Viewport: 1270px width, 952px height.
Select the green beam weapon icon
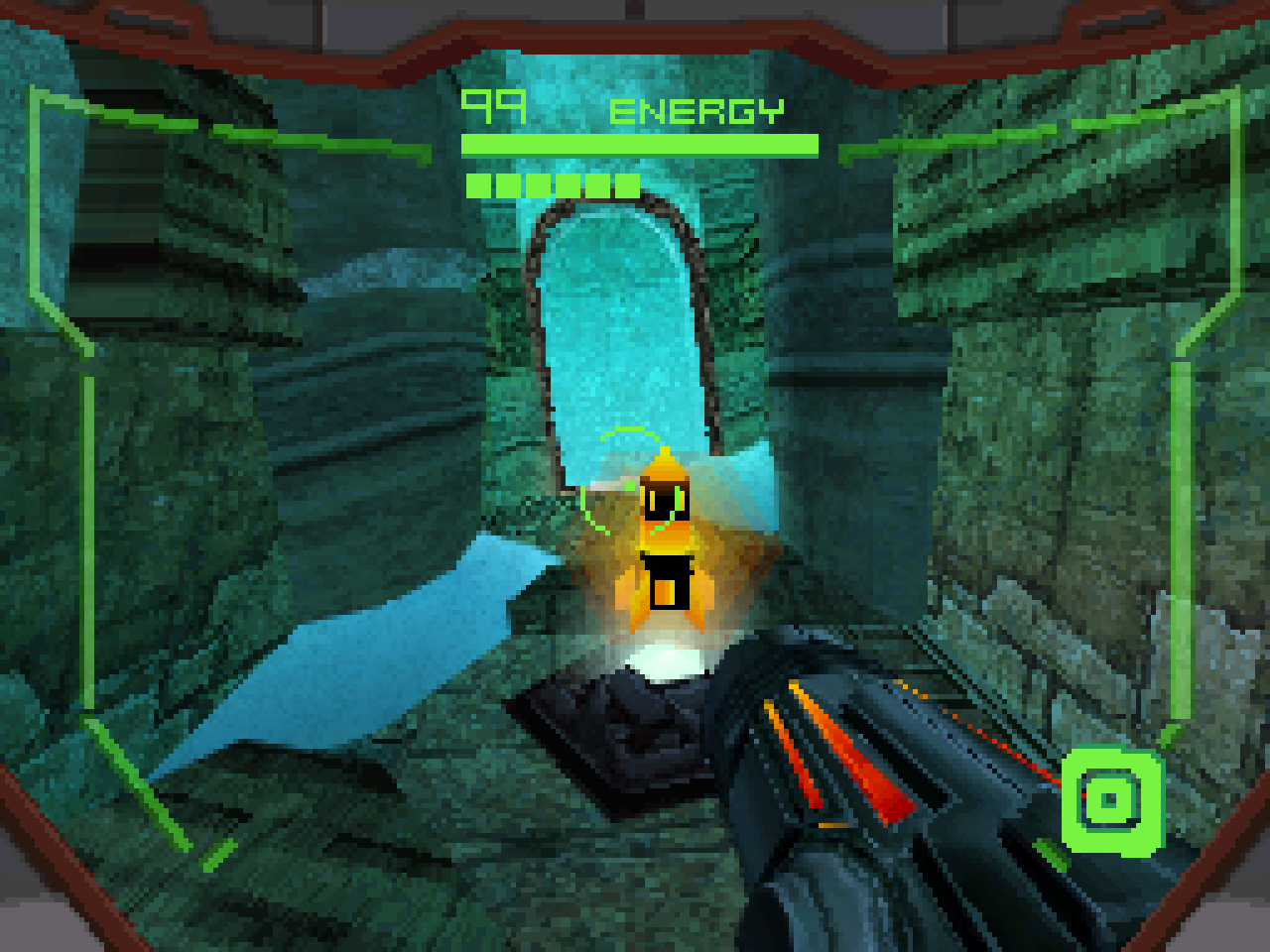tap(1110, 800)
